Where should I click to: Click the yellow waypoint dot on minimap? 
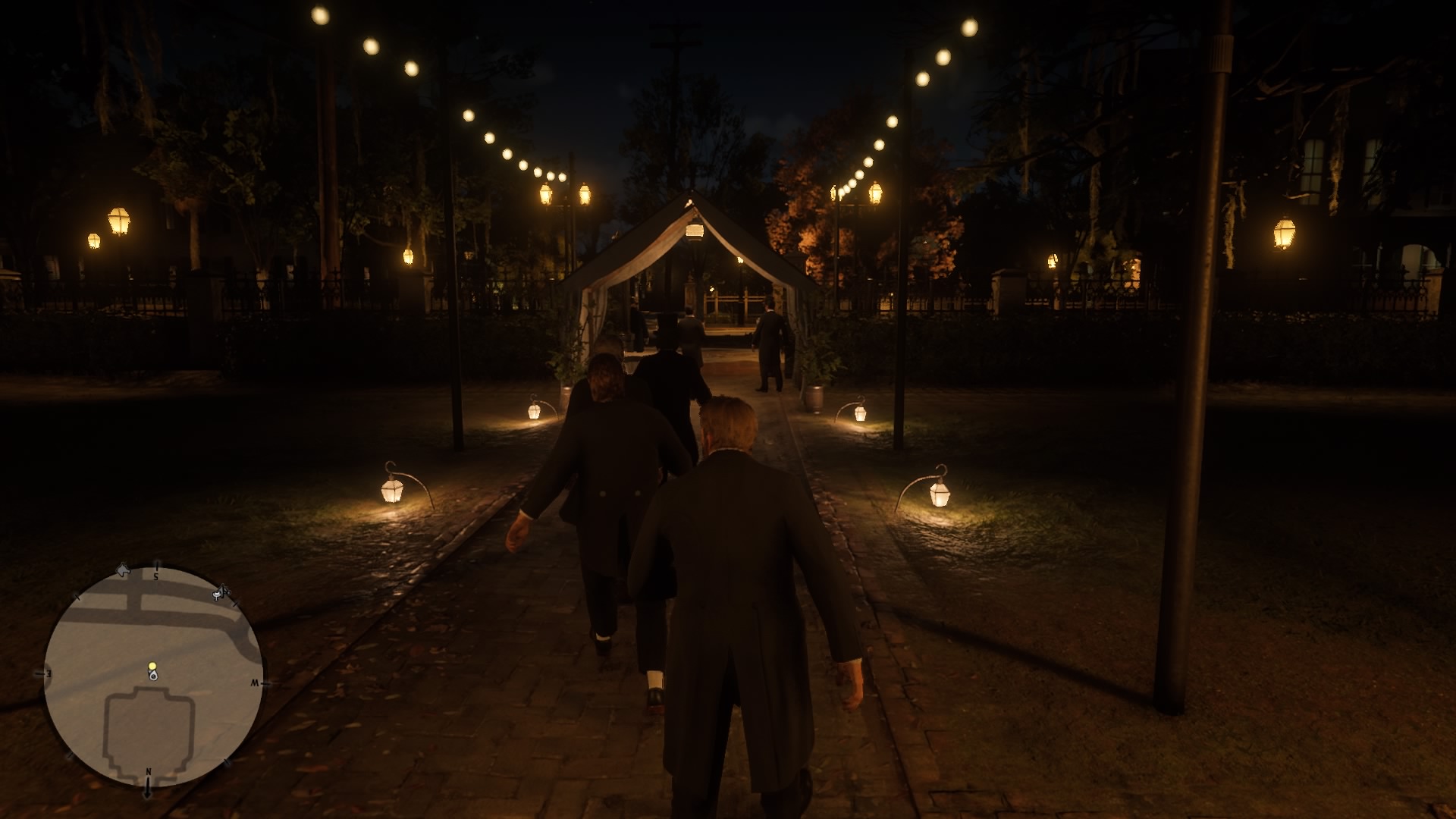(x=152, y=665)
